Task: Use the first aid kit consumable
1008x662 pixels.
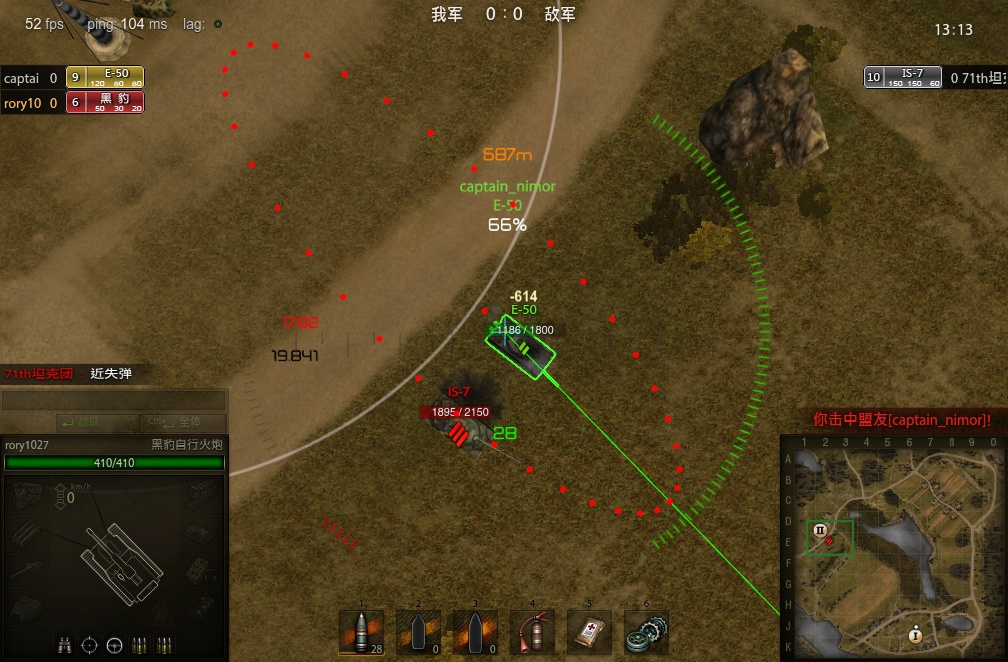Action: point(588,632)
